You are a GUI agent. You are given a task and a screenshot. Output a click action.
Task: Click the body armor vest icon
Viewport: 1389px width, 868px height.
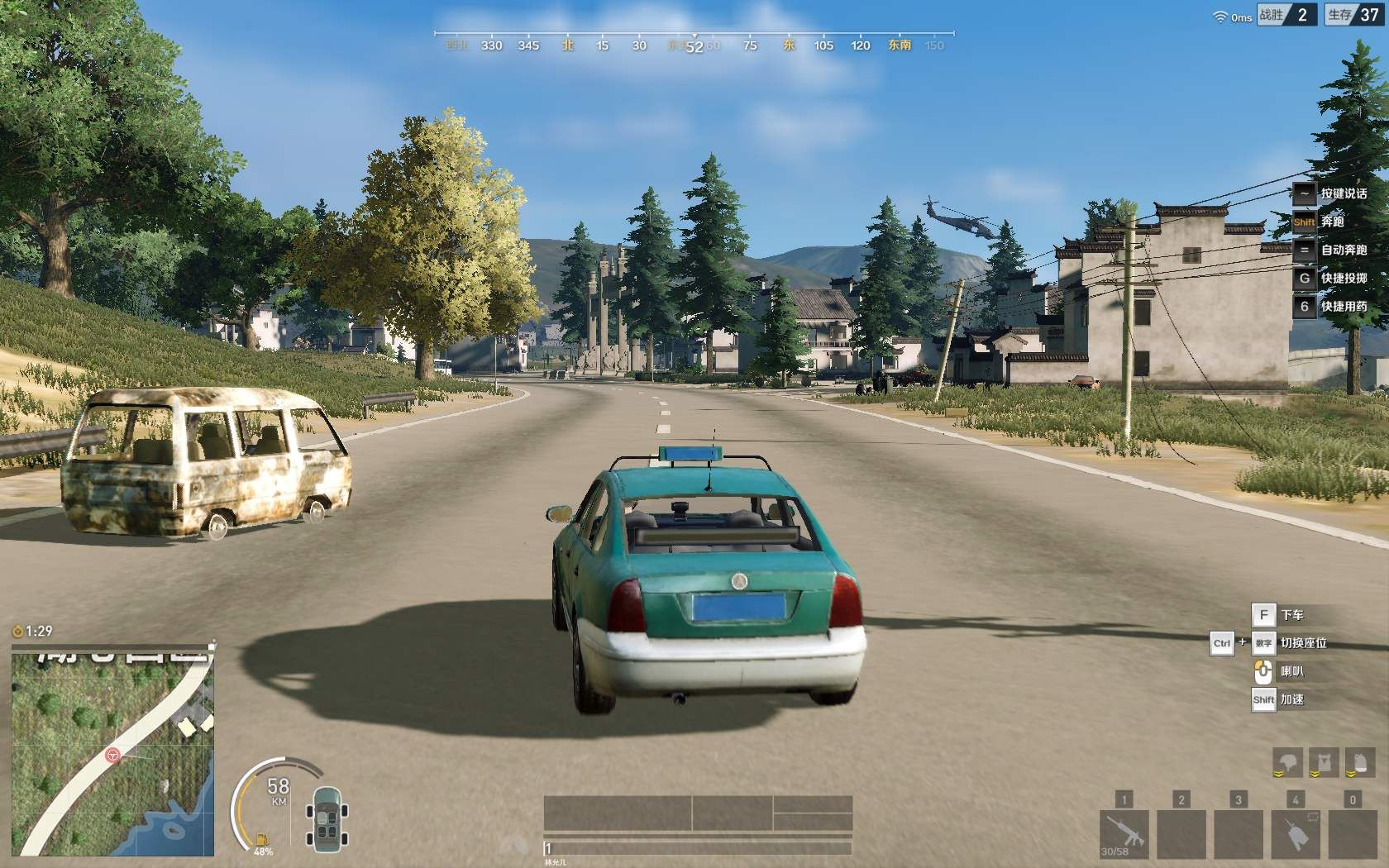(x=1324, y=762)
